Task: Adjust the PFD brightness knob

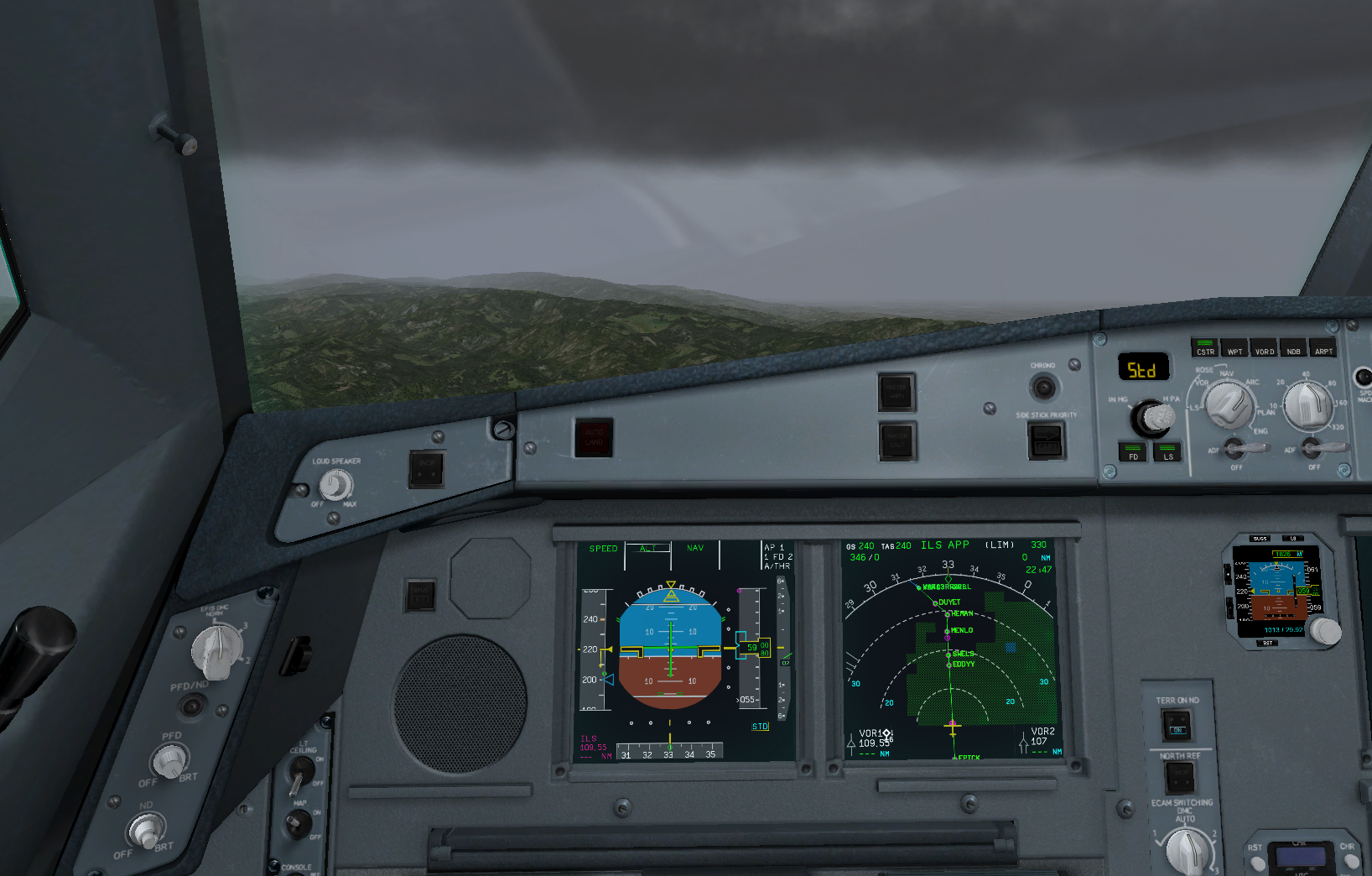Action: click(x=169, y=761)
